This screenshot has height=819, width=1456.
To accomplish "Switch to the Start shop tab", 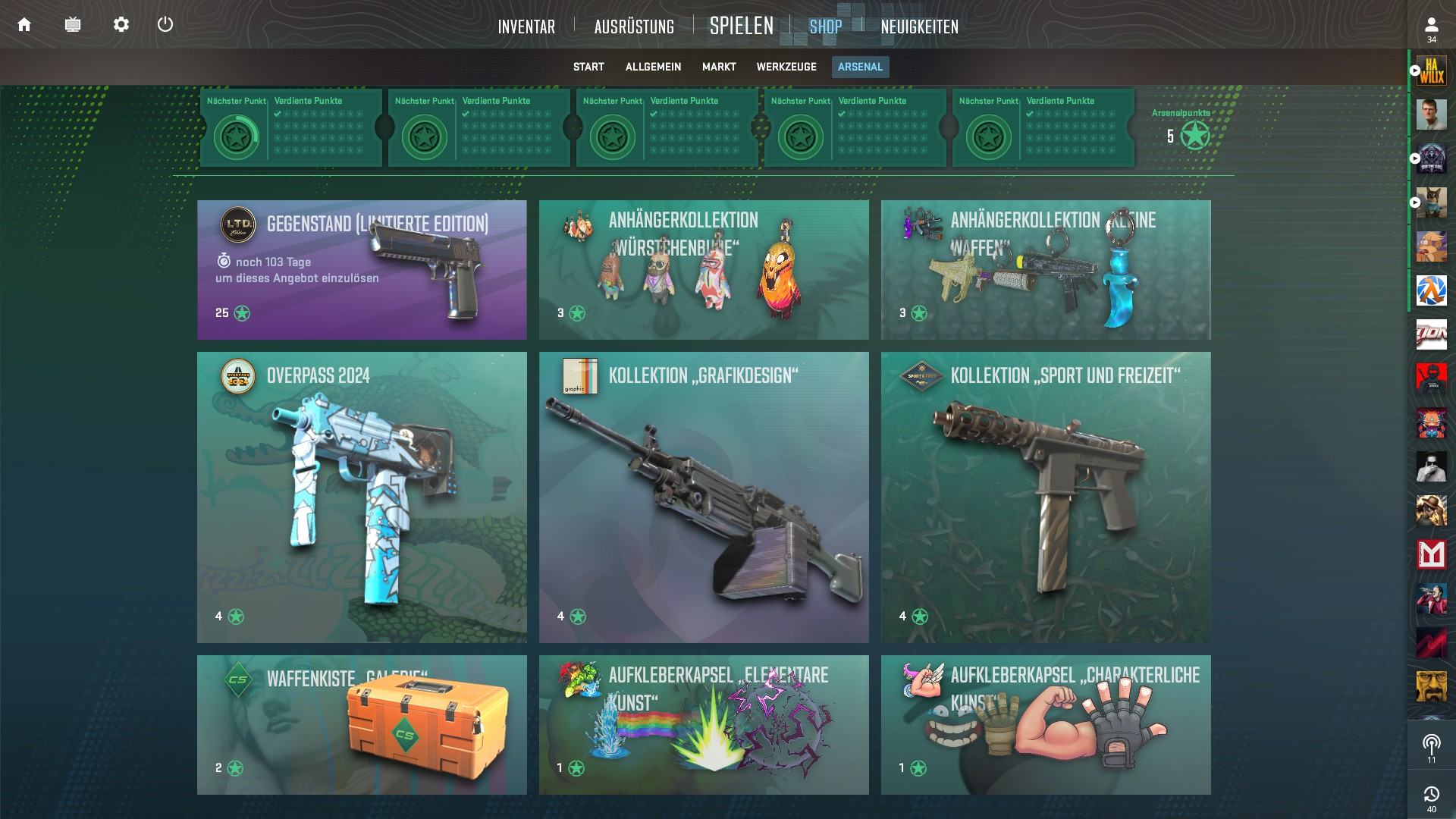I will coord(588,67).
